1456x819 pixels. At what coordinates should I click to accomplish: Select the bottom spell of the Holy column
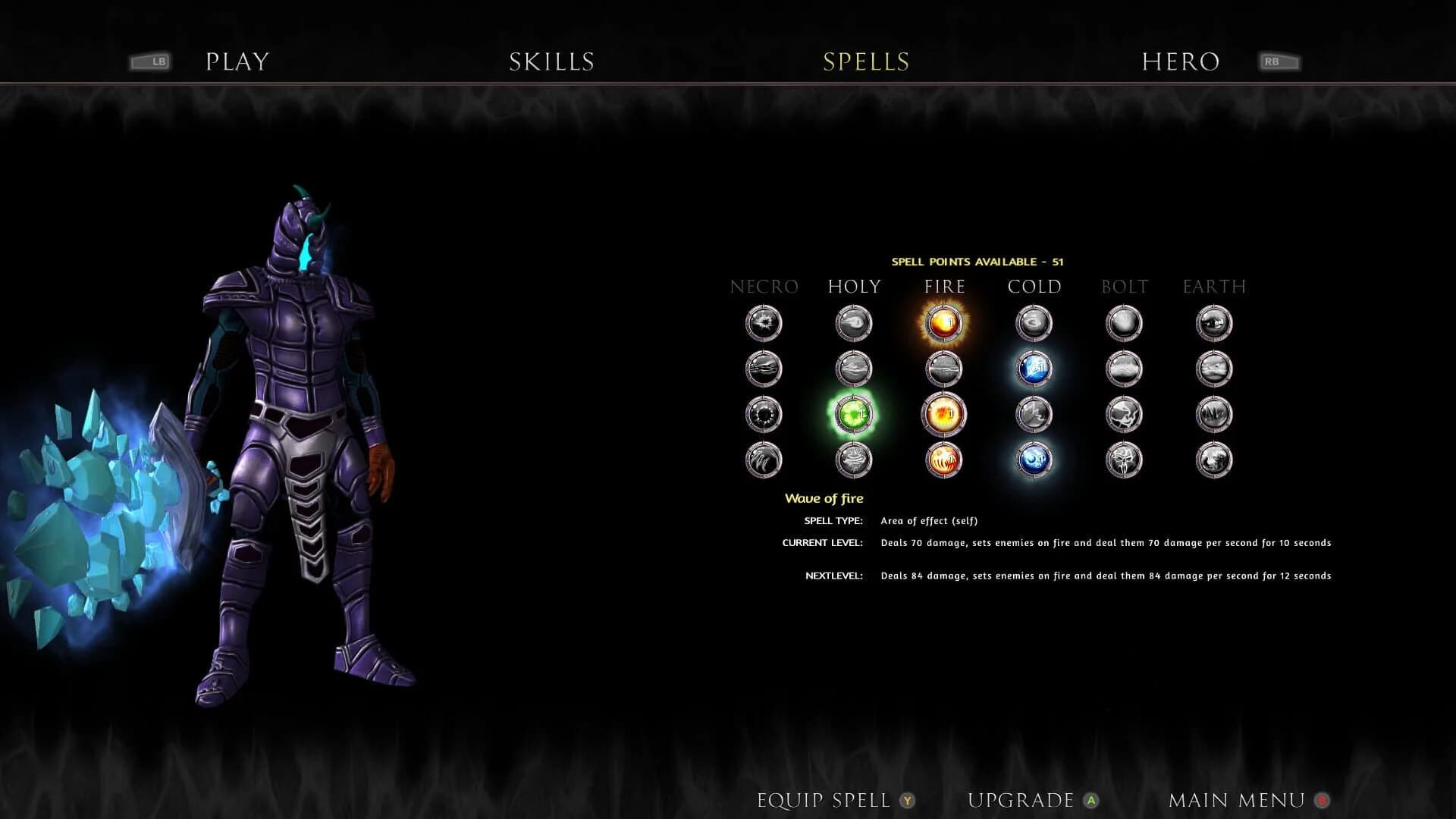[853, 460]
